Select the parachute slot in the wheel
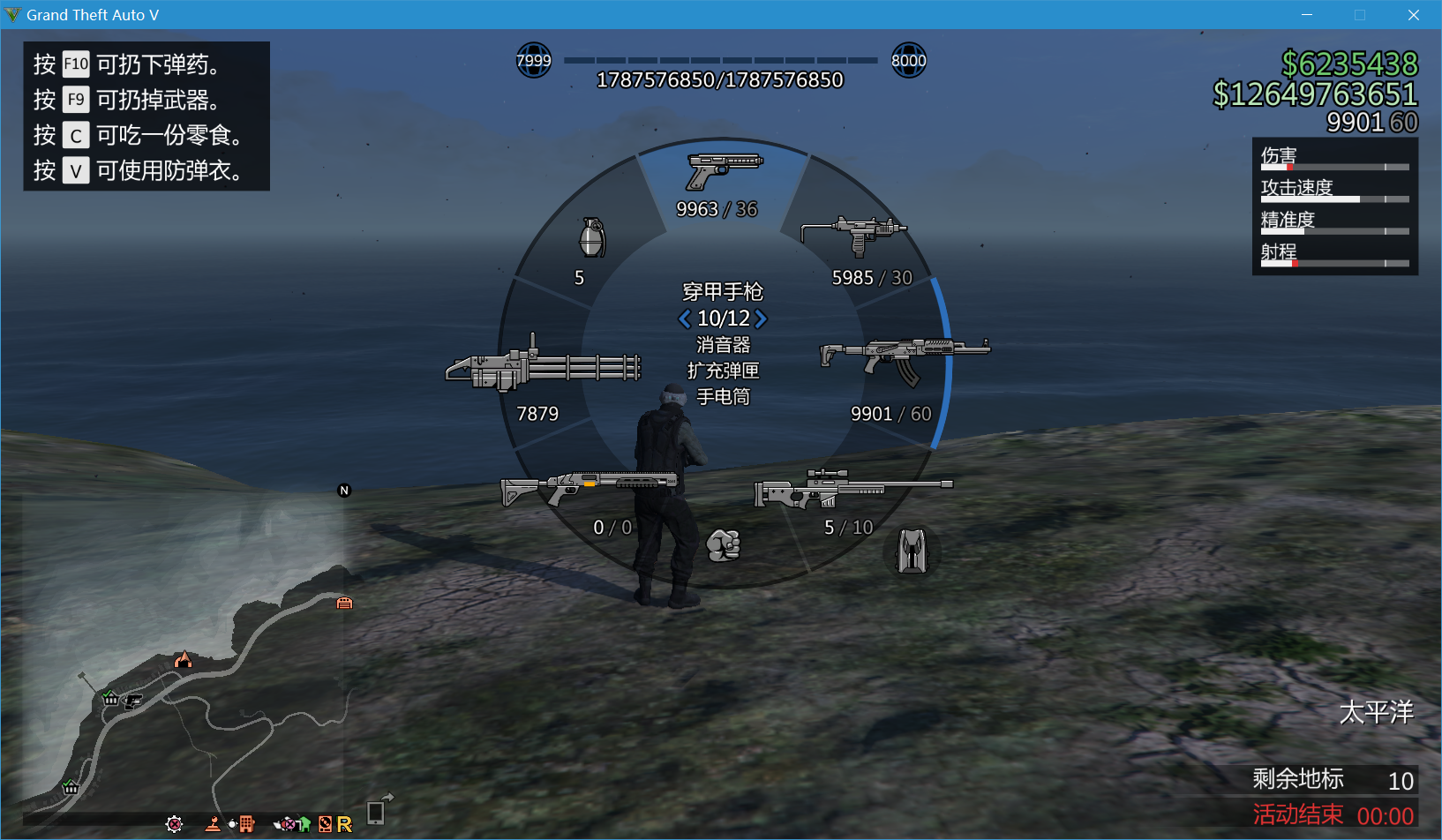1442x840 pixels. pyautogui.click(x=912, y=551)
